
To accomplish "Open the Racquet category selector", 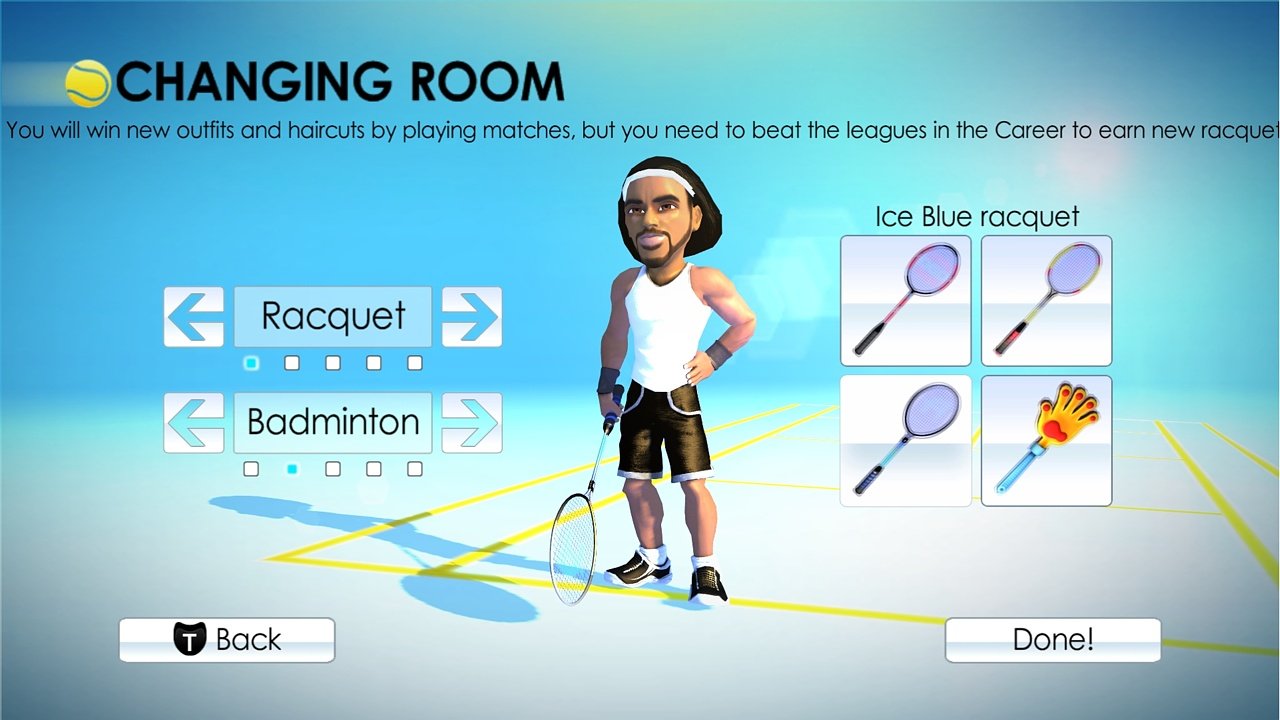I will point(332,317).
